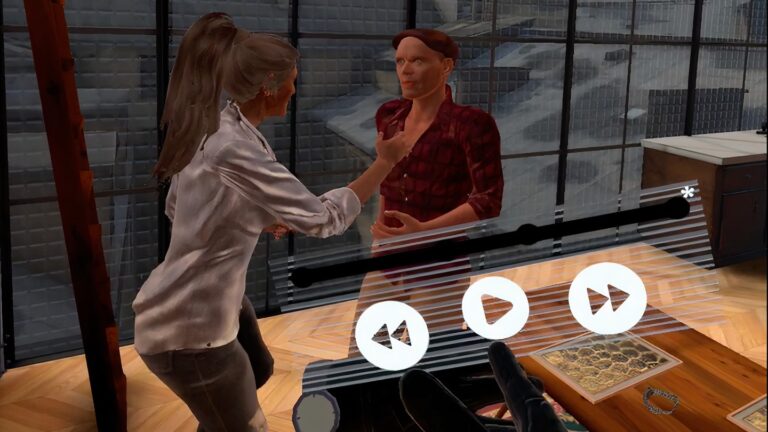Click the rewind button
Screen dimensions: 768x432
pos(392,336)
